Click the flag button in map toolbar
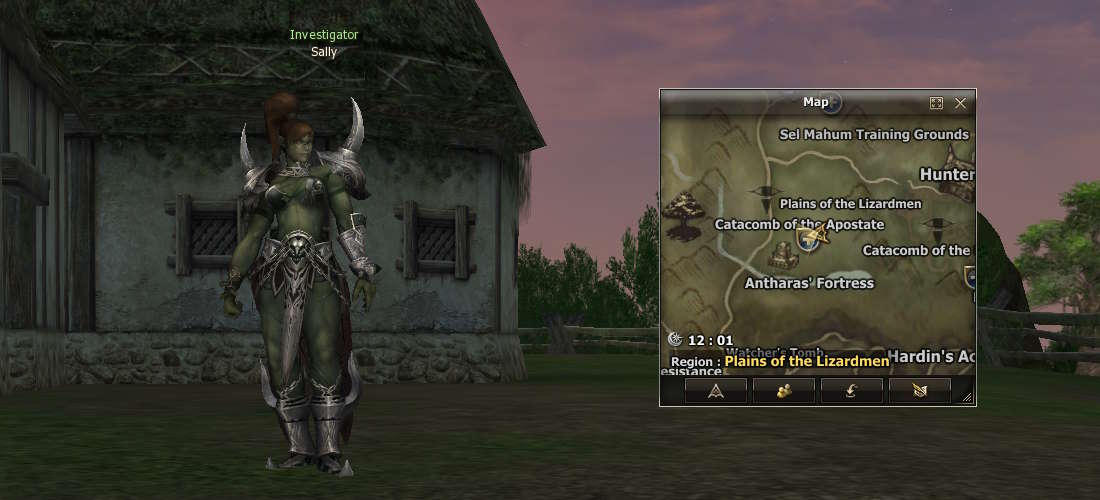 [x=919, y=391]
